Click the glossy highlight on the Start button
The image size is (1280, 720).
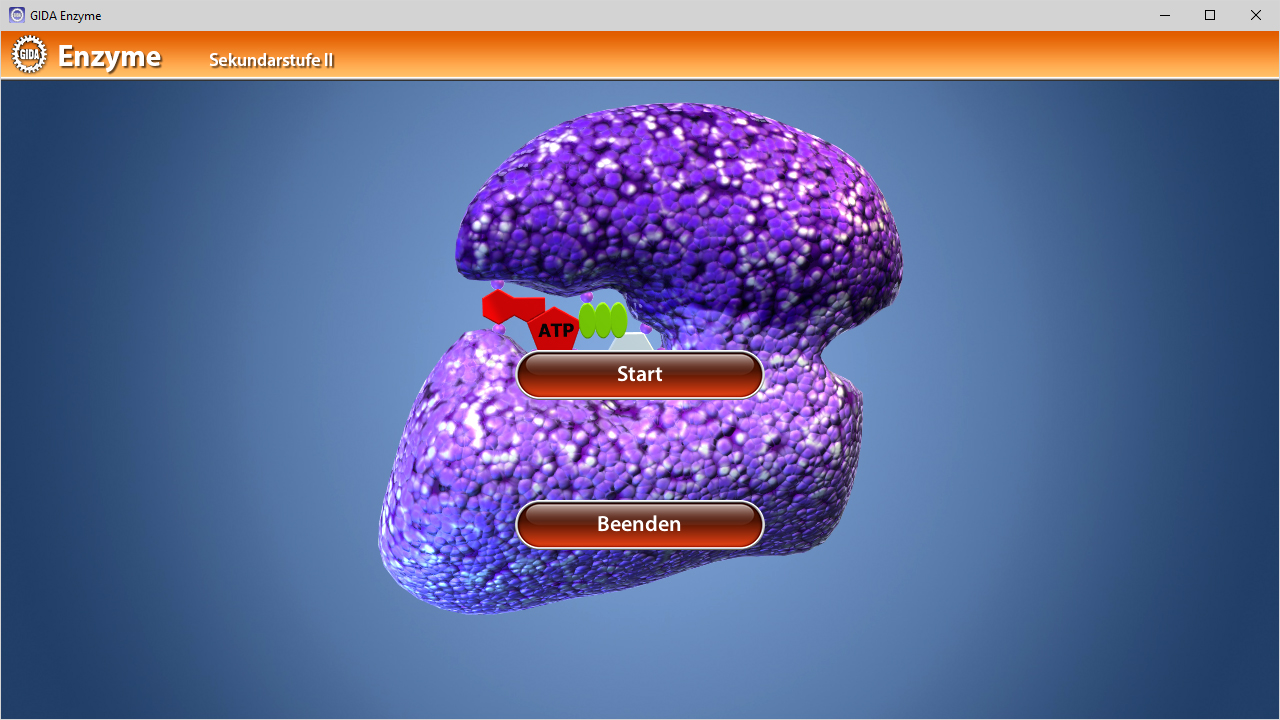640,362
